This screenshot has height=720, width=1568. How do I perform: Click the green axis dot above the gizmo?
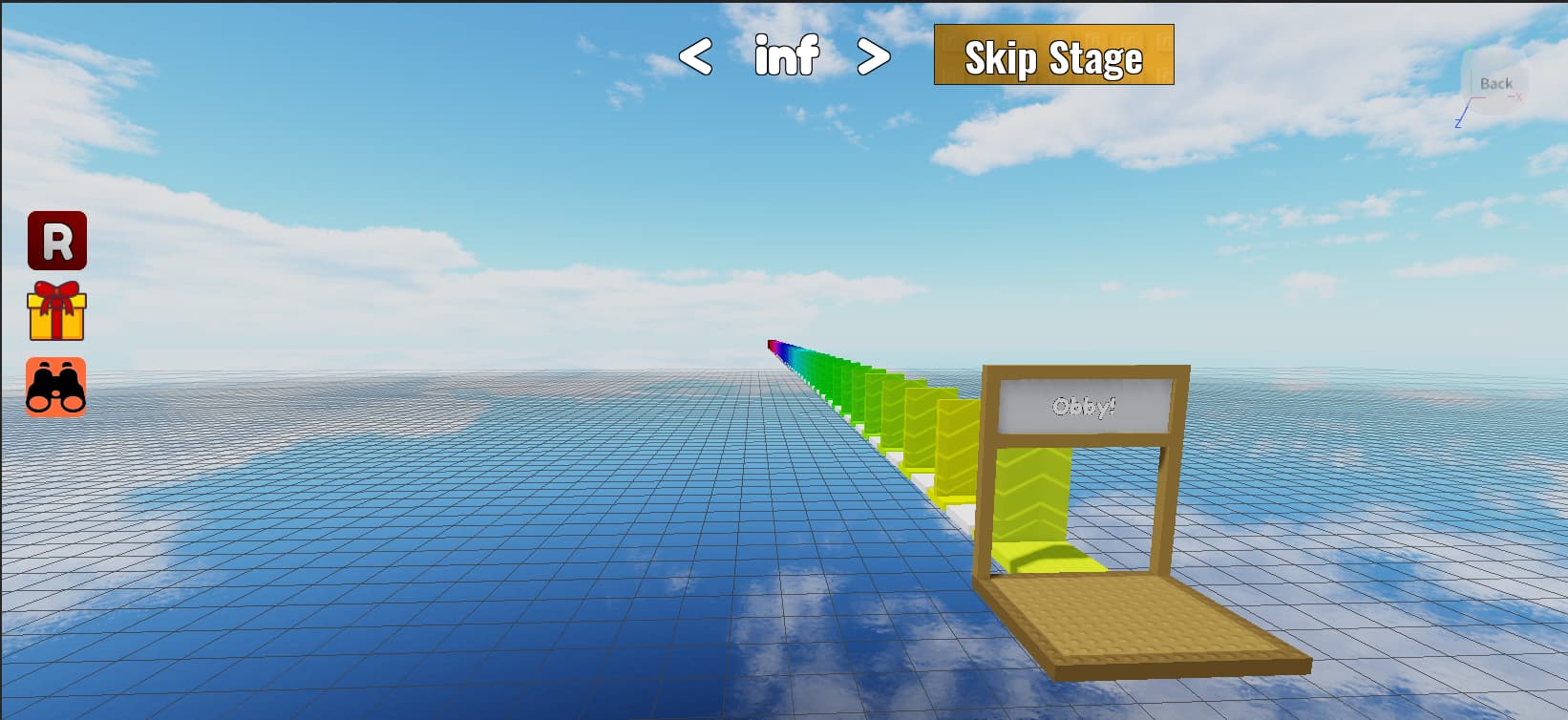(1469, 50)
